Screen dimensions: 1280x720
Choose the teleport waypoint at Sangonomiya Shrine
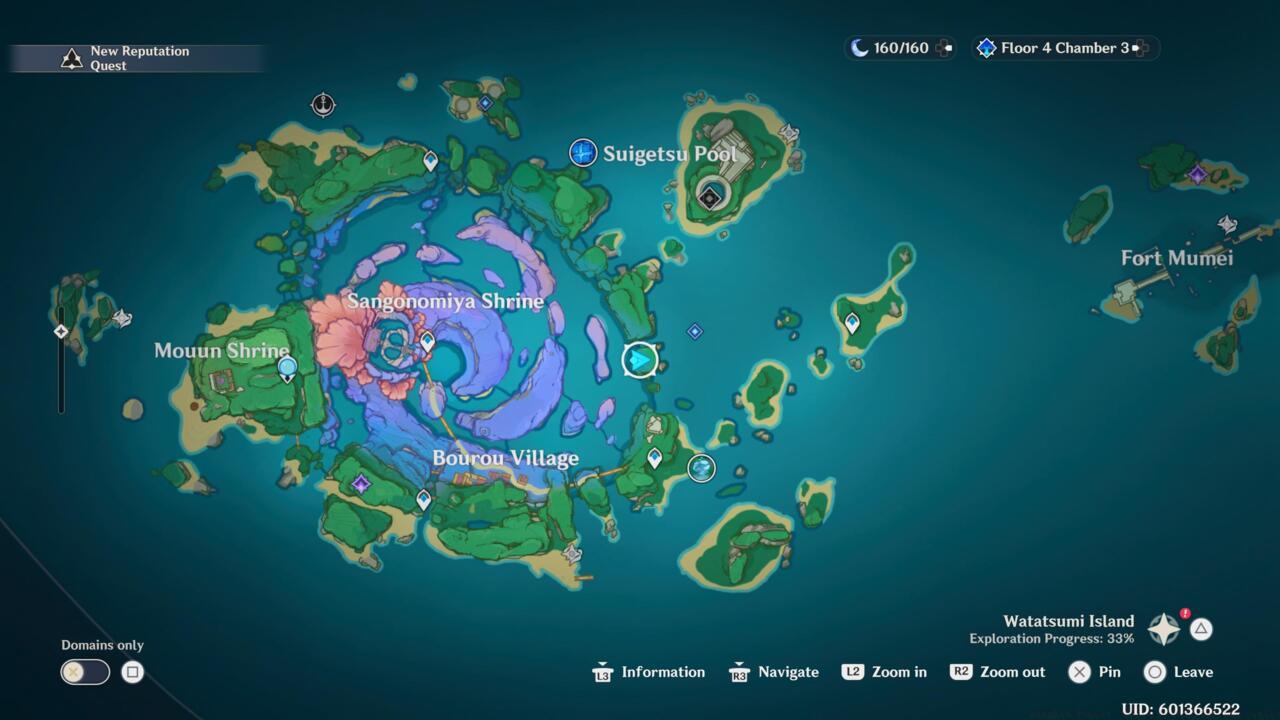tap(427, 342)
